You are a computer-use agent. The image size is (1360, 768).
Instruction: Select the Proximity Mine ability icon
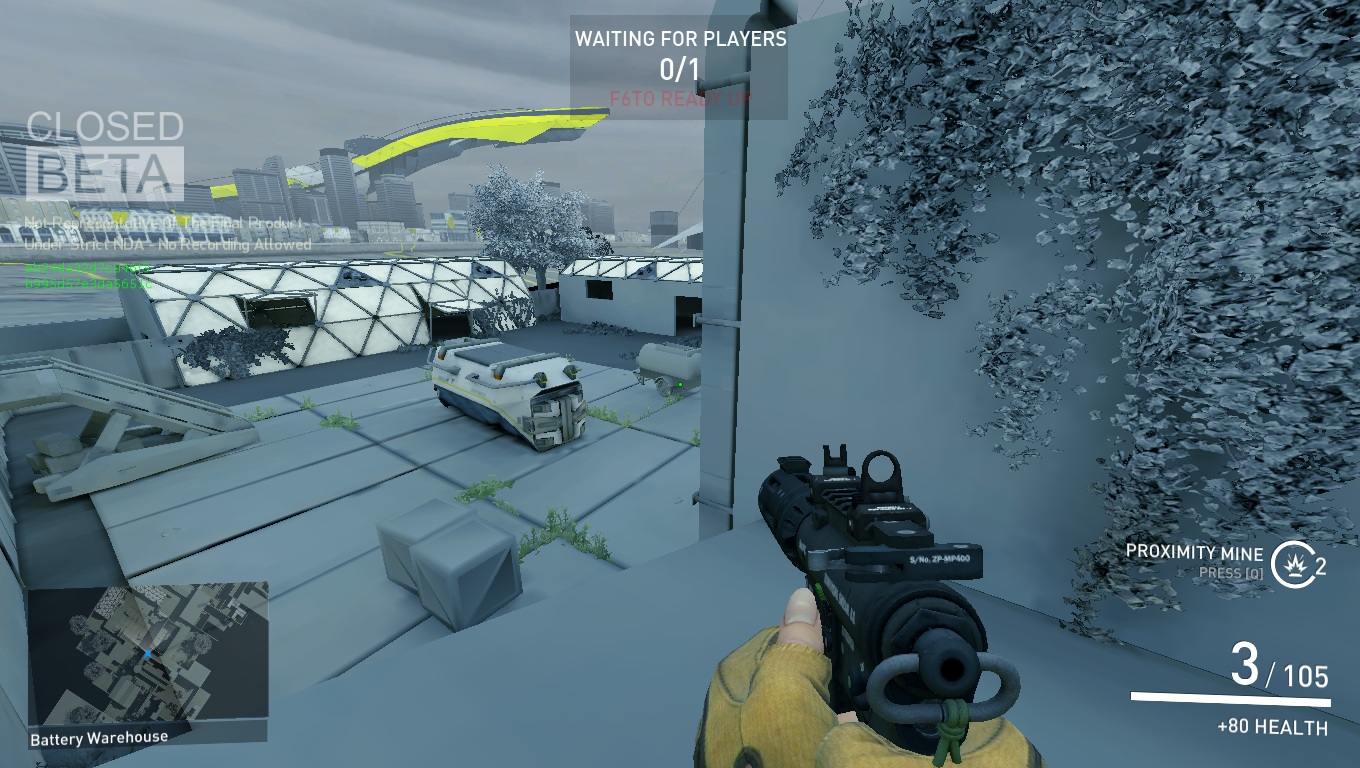point(1291,559)
